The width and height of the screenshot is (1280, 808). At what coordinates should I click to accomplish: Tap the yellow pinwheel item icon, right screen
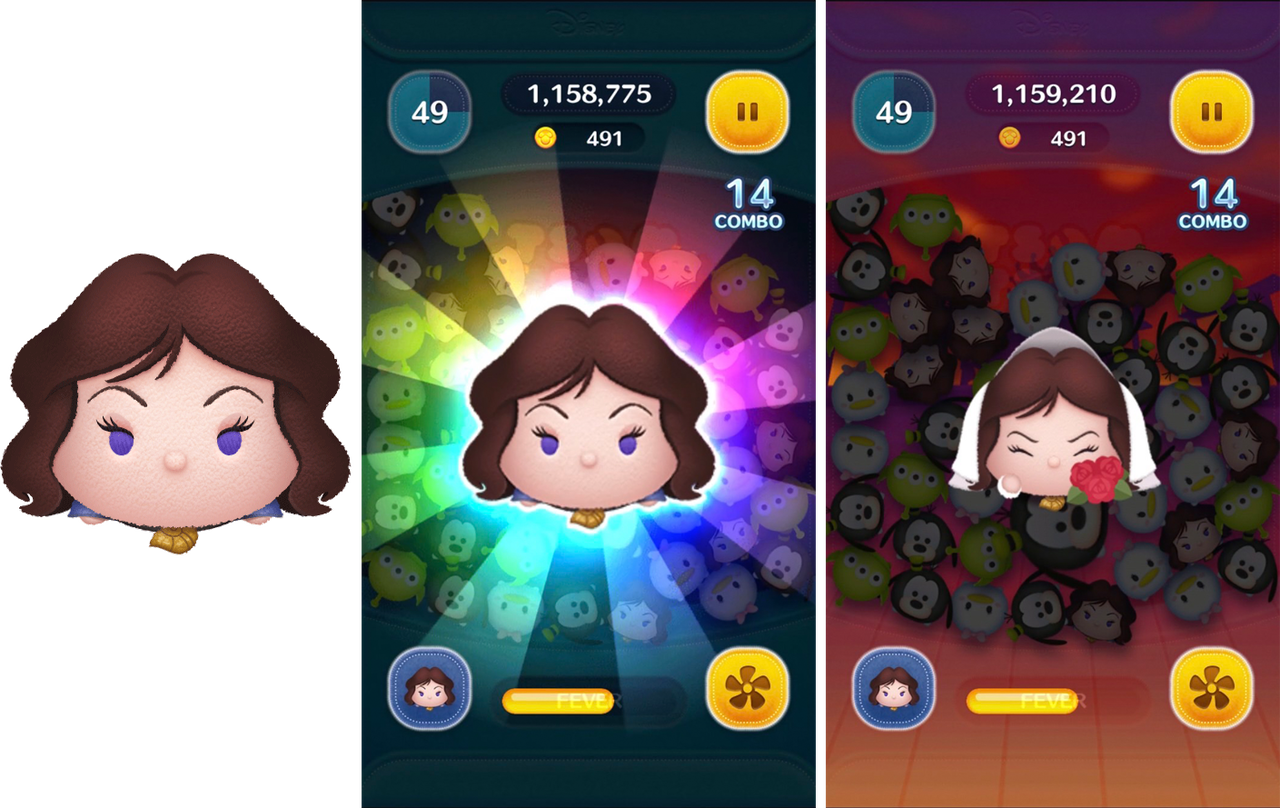pyautogui.click(x=1210, y=691)
